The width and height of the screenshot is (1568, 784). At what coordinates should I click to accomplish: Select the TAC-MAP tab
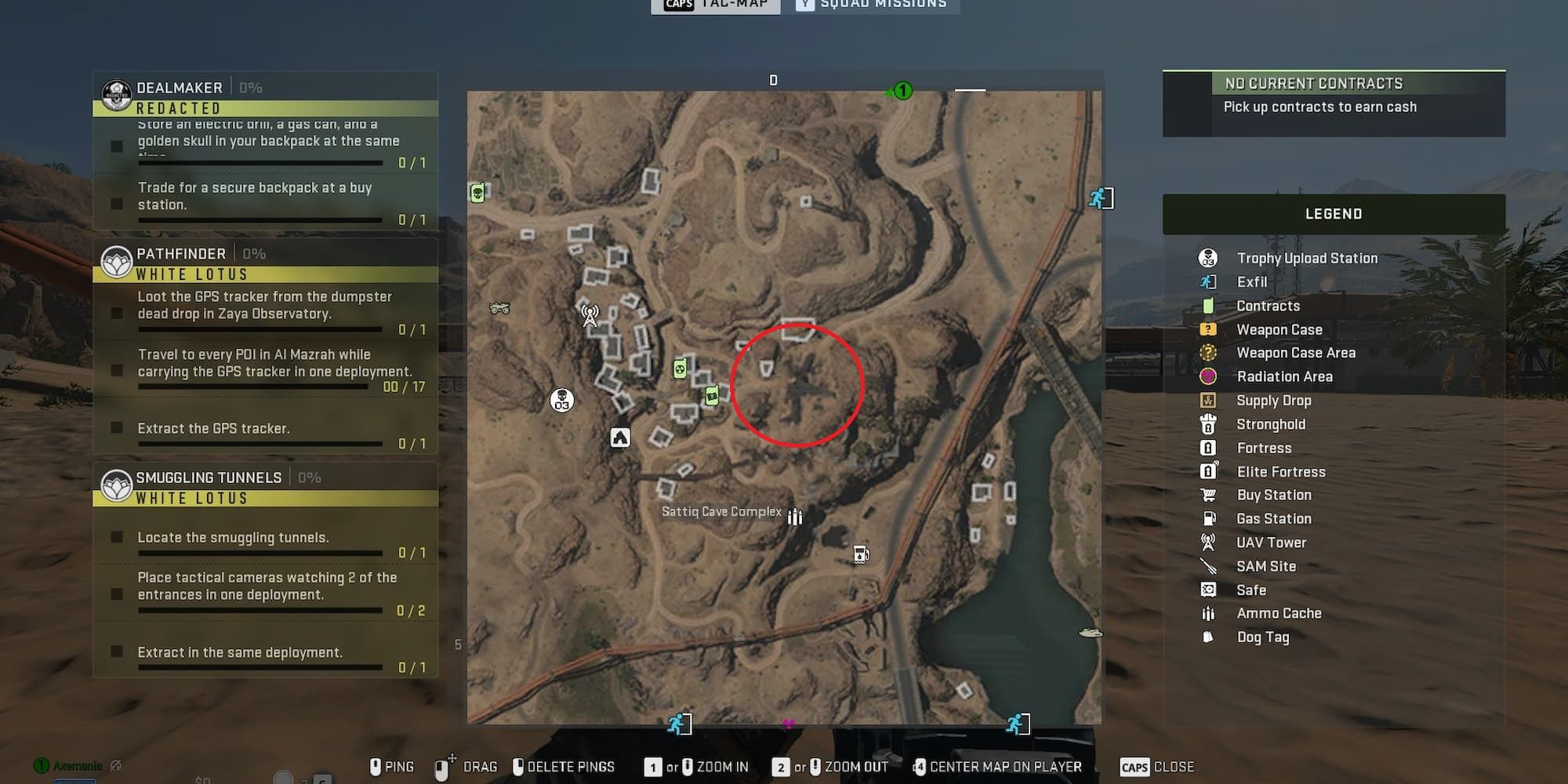point(716,5)
